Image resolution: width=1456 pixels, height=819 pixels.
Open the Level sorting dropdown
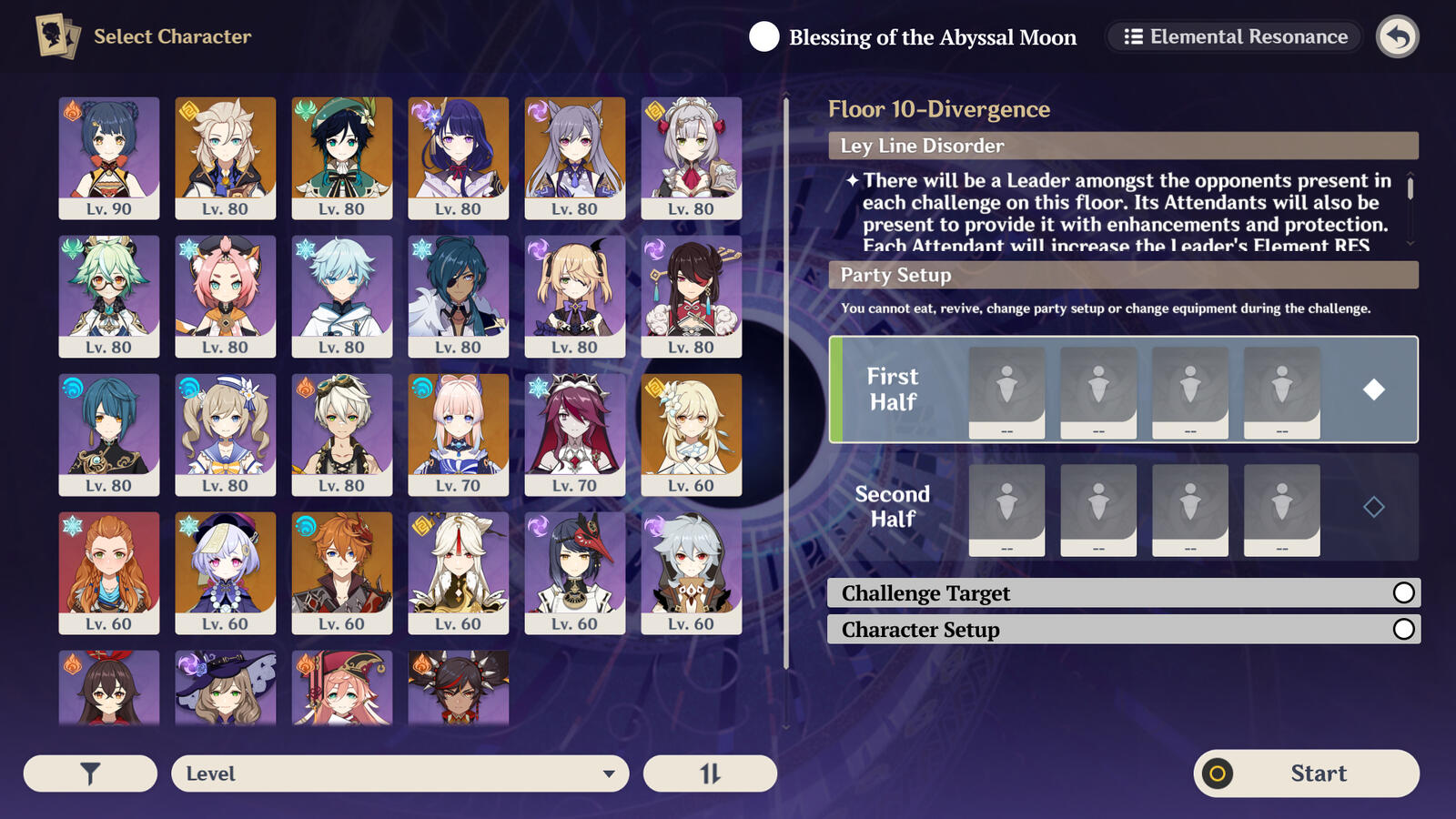click(400, 773)
